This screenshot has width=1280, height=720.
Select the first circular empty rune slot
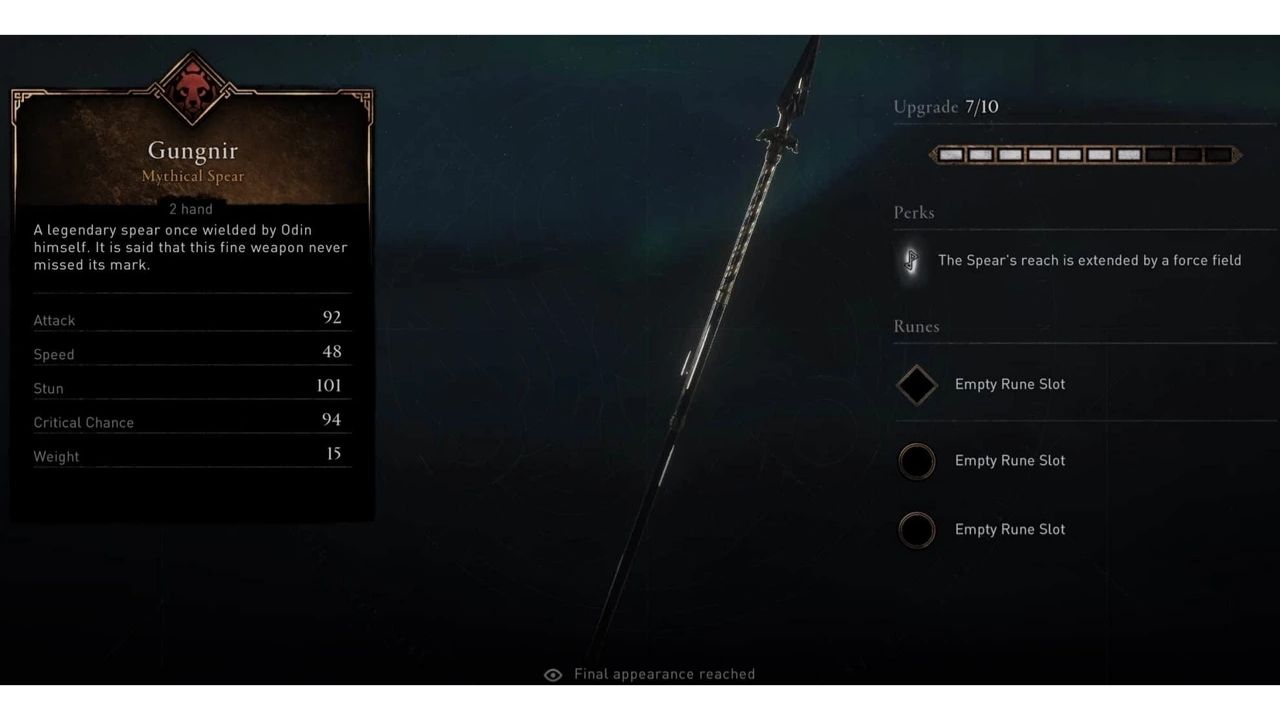916,461
